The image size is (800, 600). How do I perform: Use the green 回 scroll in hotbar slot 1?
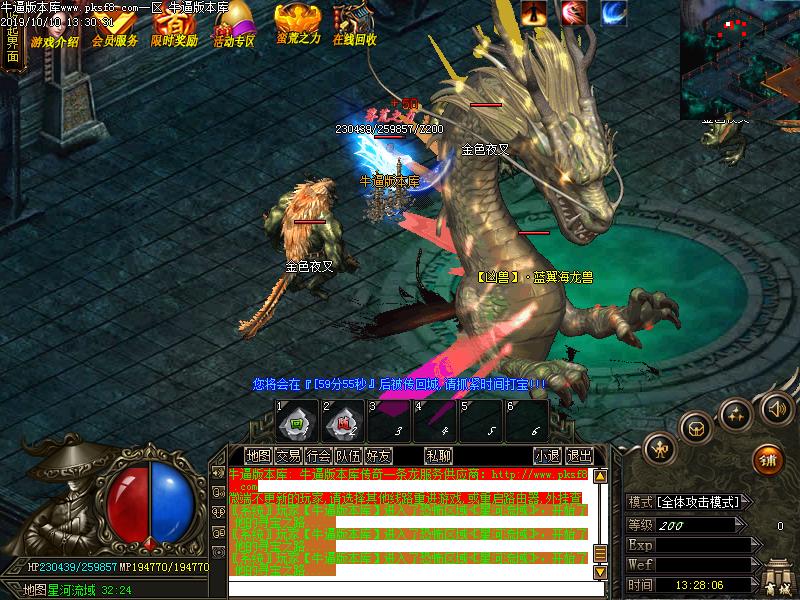point(296,422)
